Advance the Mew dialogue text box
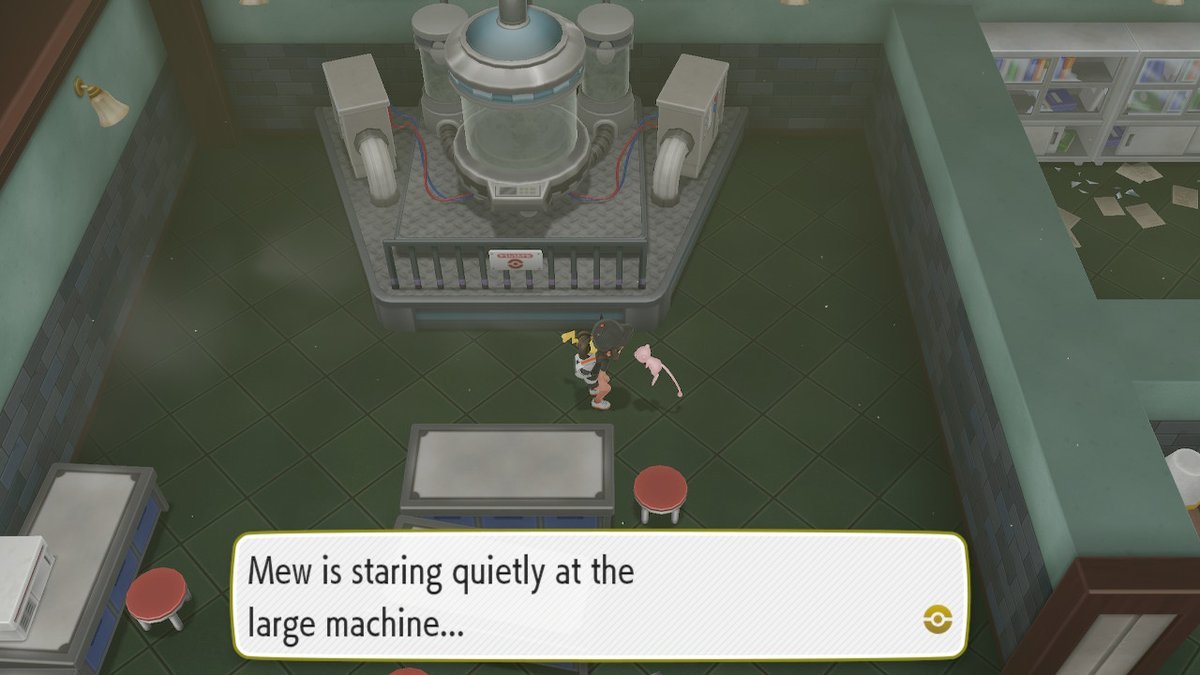This screenshot has height=675, width=1200. tap(600, 597)
